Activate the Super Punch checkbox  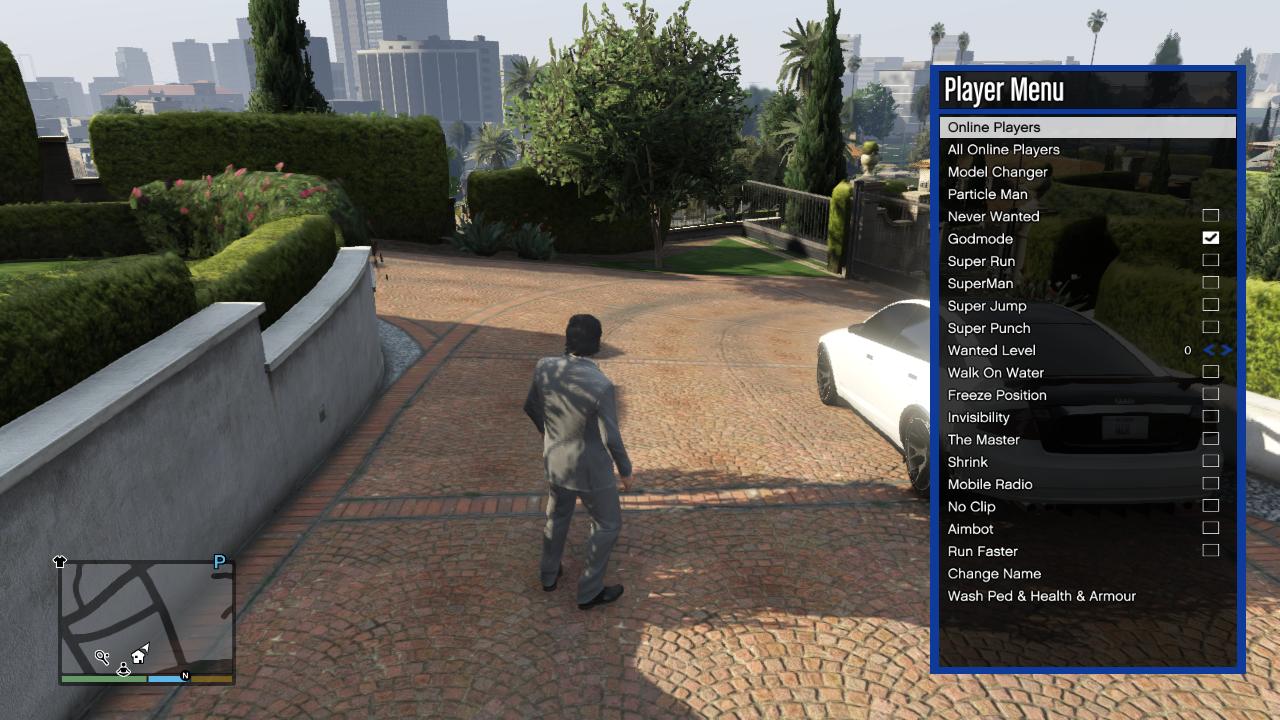click(x=1210, y=328)
